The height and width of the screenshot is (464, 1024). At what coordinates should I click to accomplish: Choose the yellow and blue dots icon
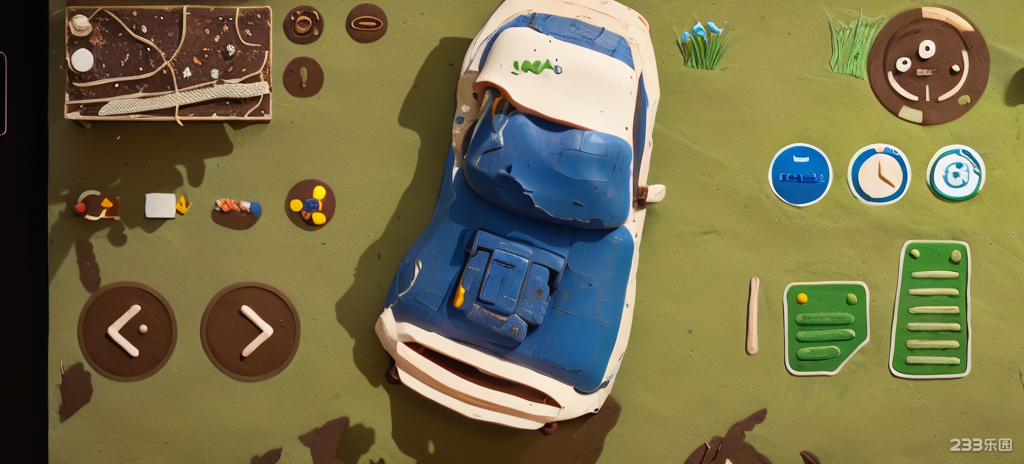tap(310, 204)
